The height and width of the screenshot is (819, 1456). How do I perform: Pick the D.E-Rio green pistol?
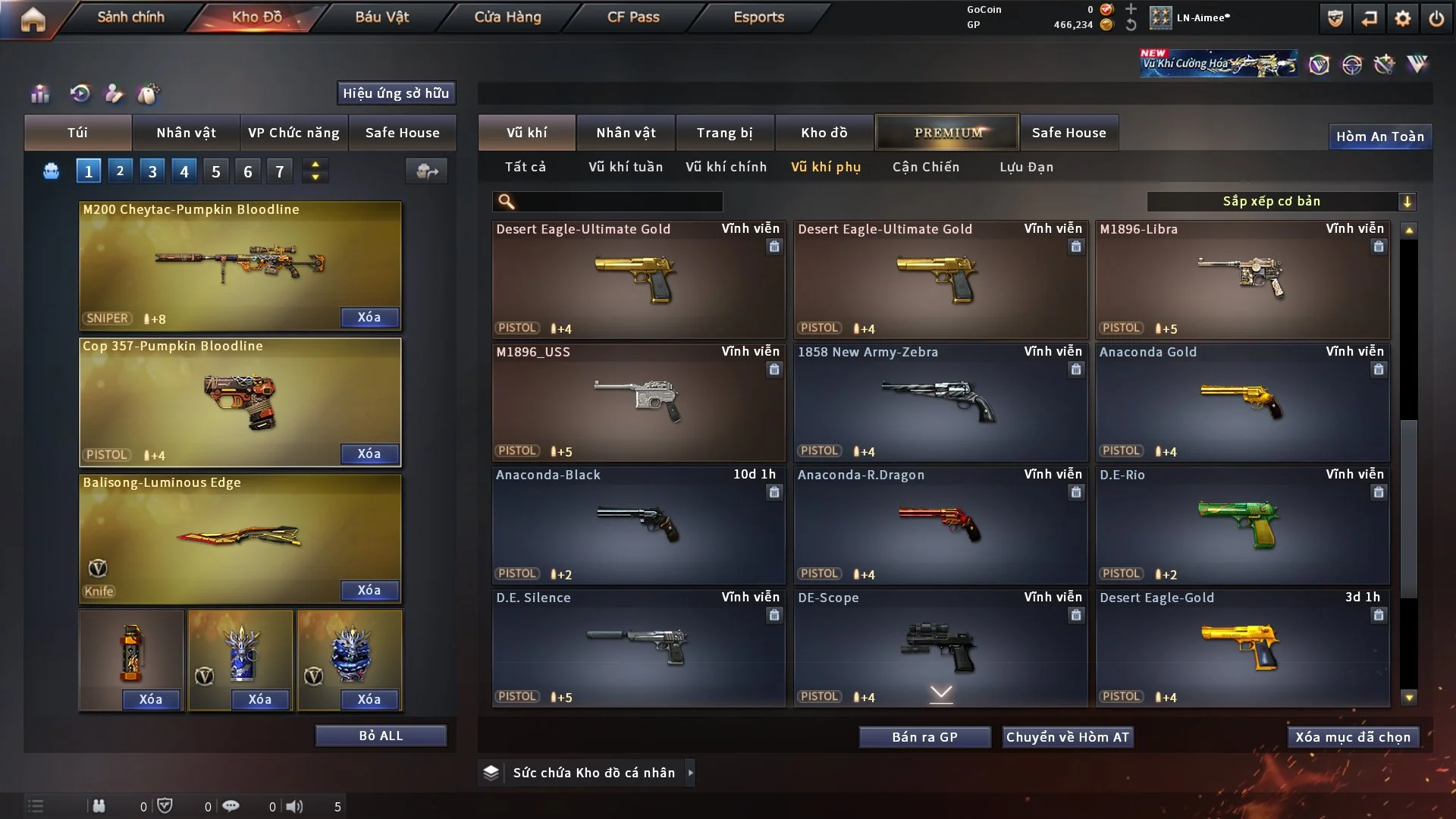tap(1242, 525)
